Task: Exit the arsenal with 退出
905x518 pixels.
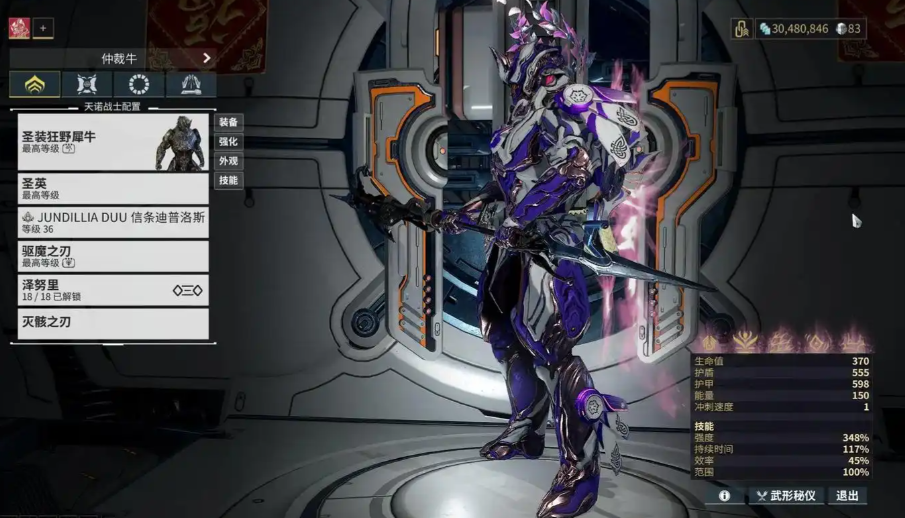Action: point(847,496)
